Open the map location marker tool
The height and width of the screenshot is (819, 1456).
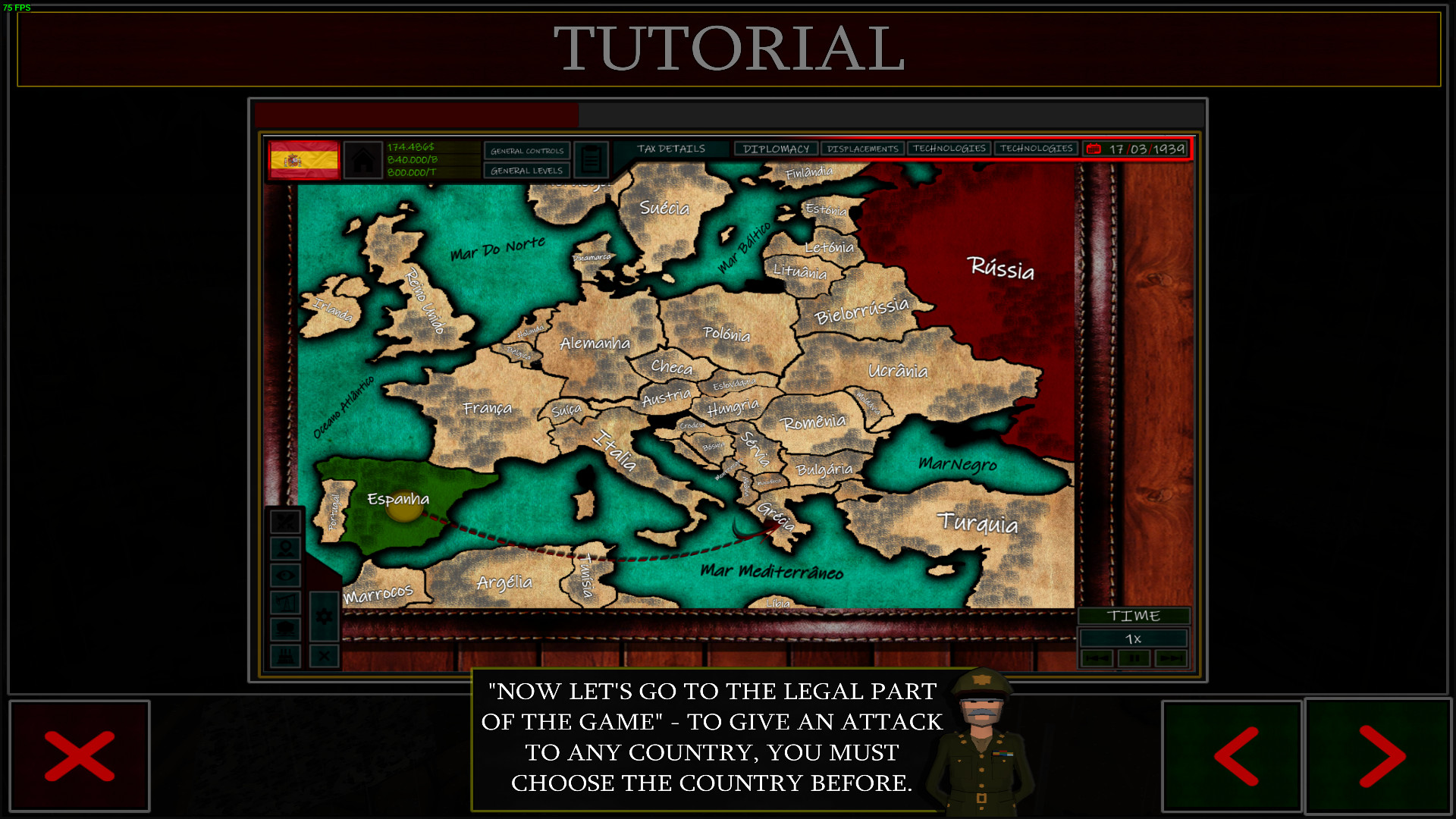point(286,548)
